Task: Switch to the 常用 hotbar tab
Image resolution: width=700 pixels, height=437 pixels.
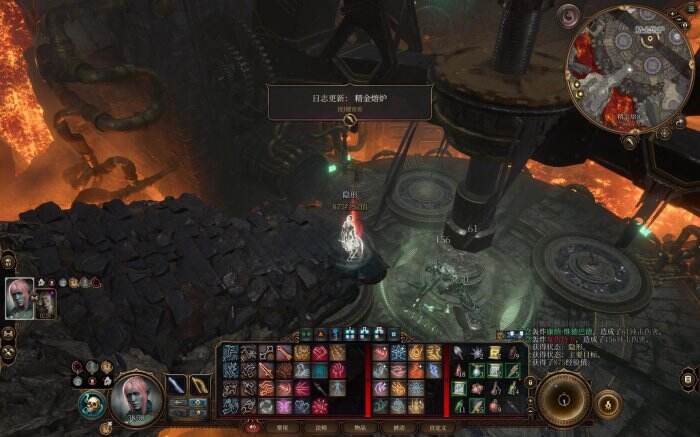Action: point(283,426)
